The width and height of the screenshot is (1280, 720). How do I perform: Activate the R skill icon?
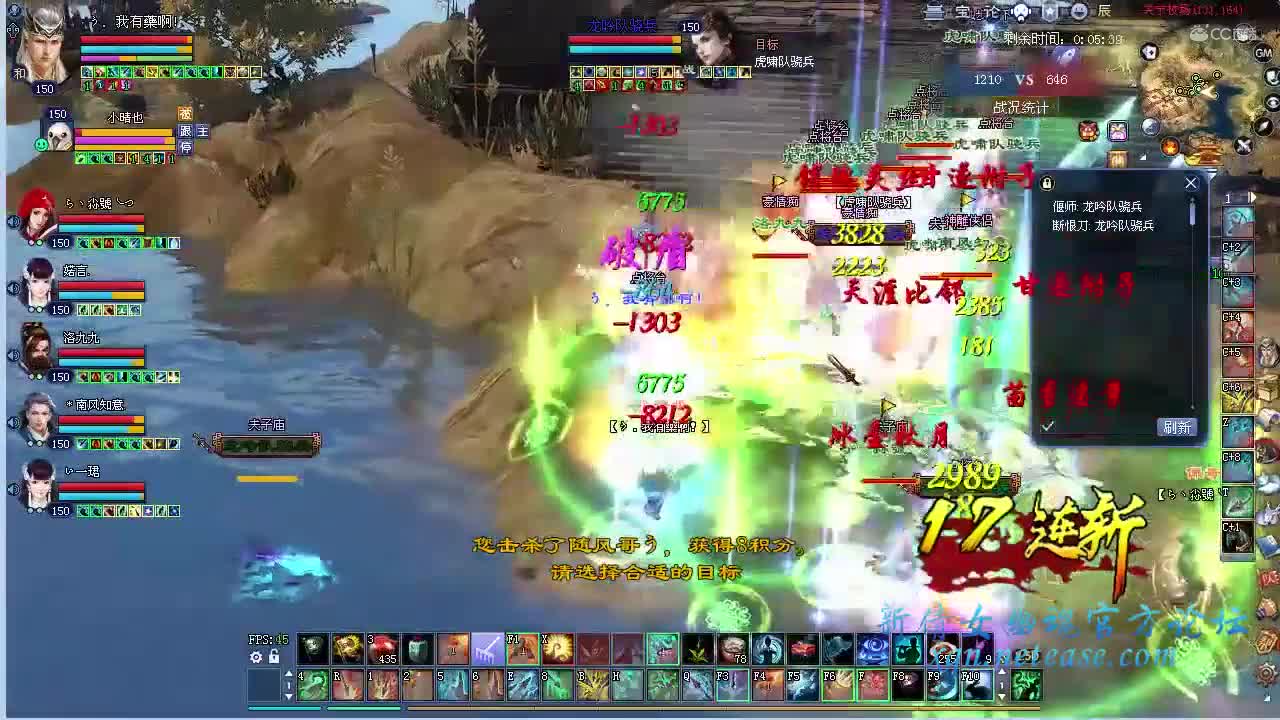[x=349, y=684]
